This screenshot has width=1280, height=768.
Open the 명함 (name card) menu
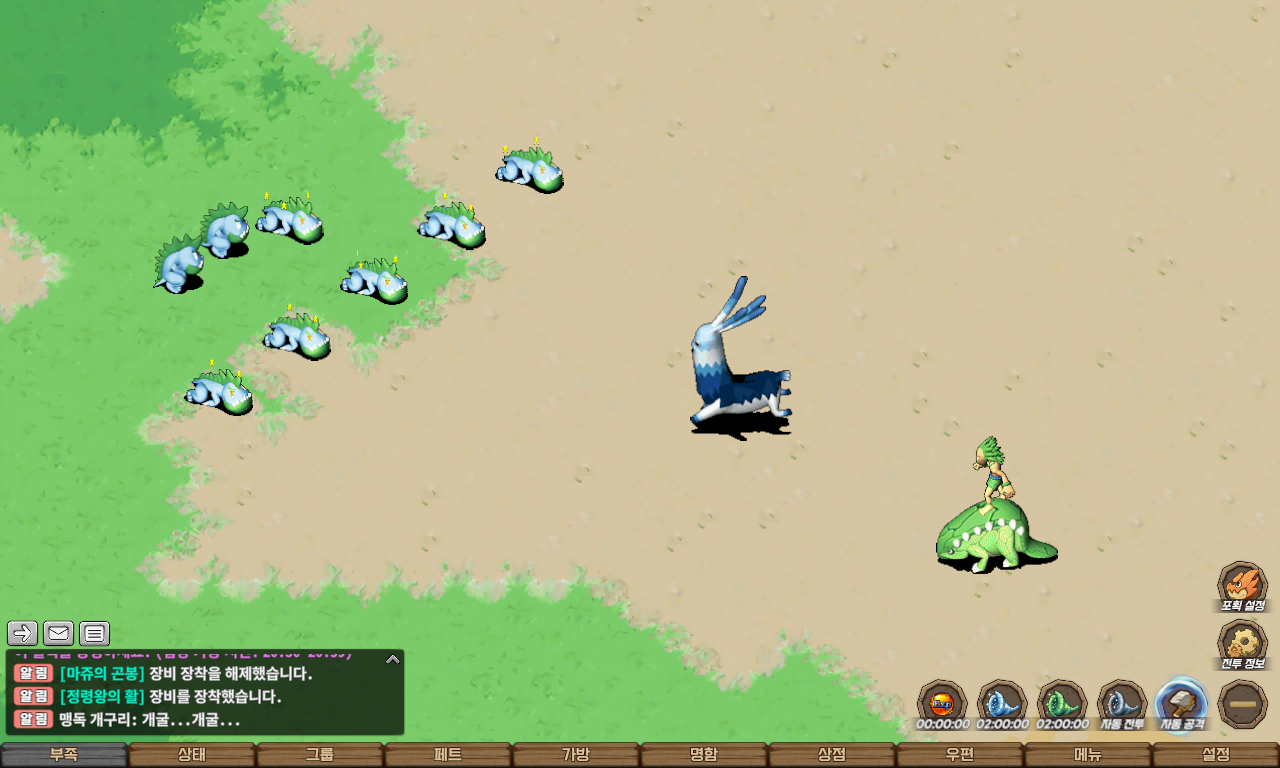tap(704, 755)
